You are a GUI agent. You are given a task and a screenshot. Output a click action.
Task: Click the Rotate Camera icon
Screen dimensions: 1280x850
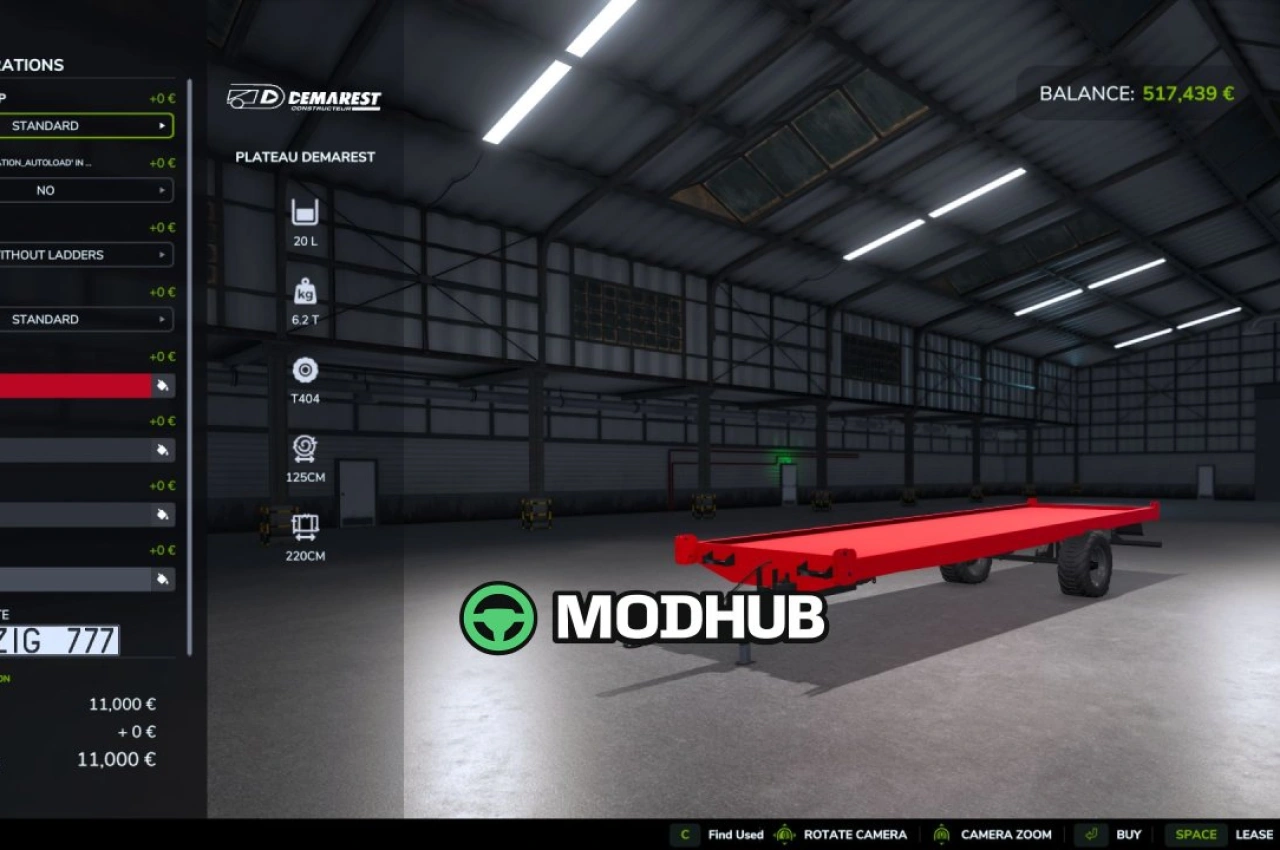(x=786, y=833)
